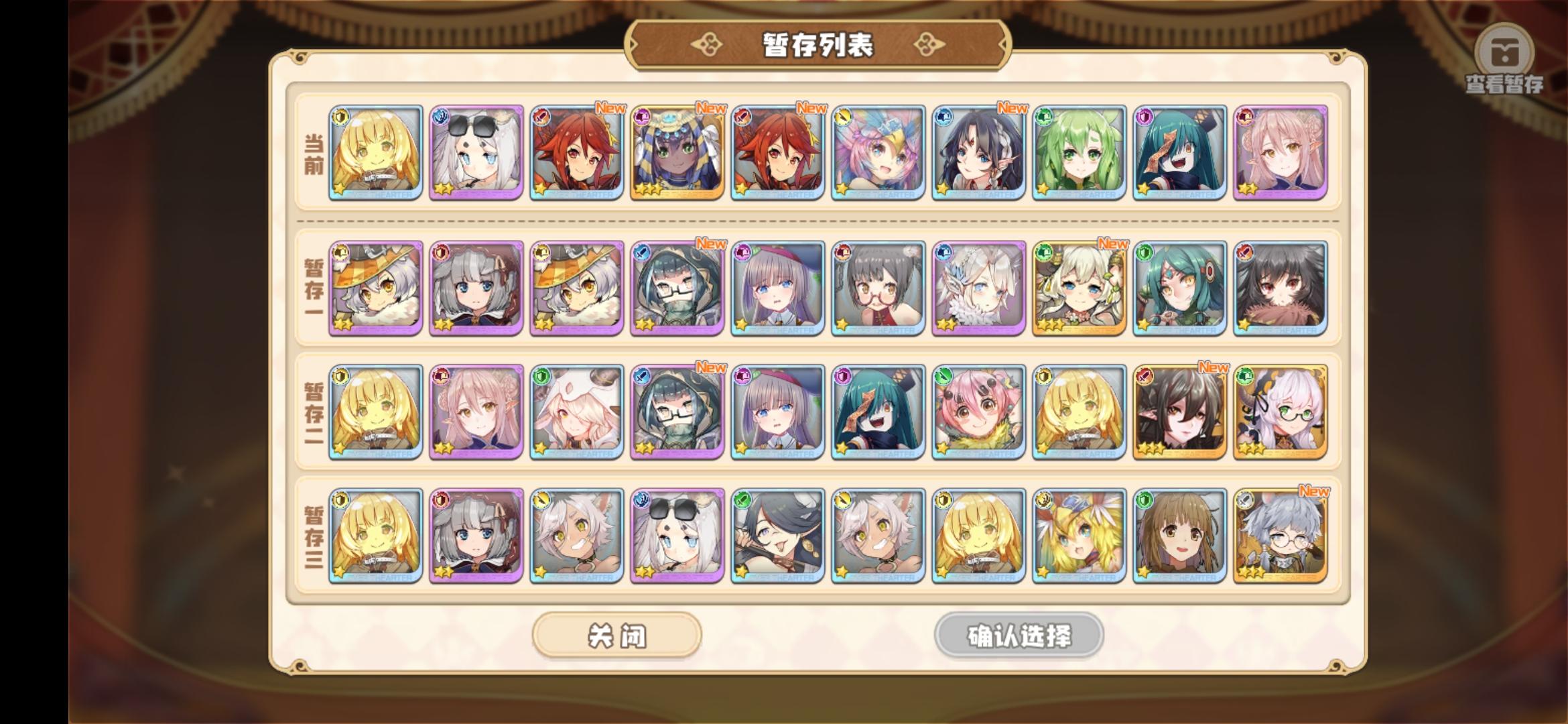
Task: Select the witch-hat character starting 暂存一 row
Action: pos(375,287)
